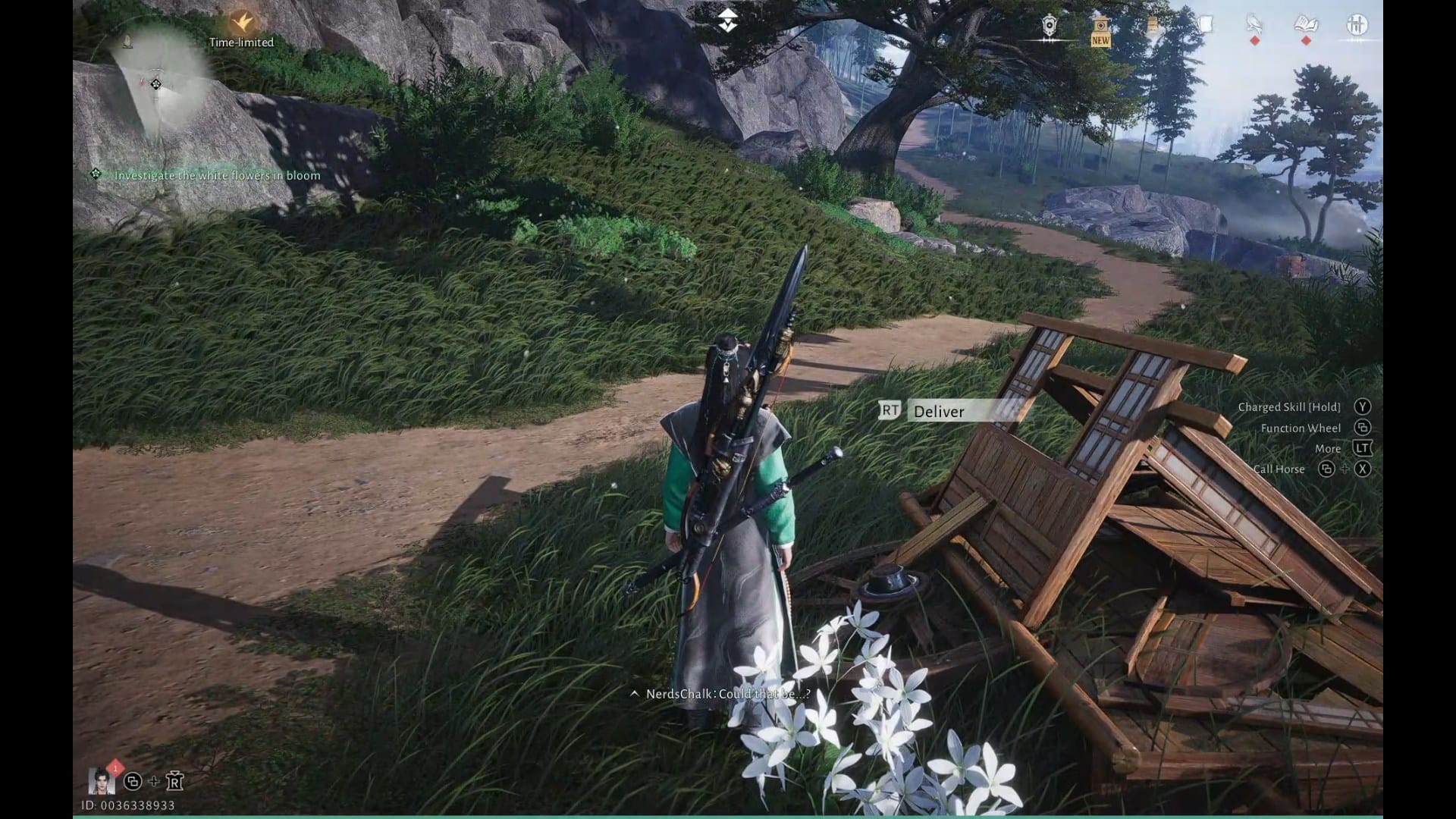Open the shield emblem menu icon
Image resolution: width=1456 pixels, height=819 pixels.
(x=1049, y=27)
